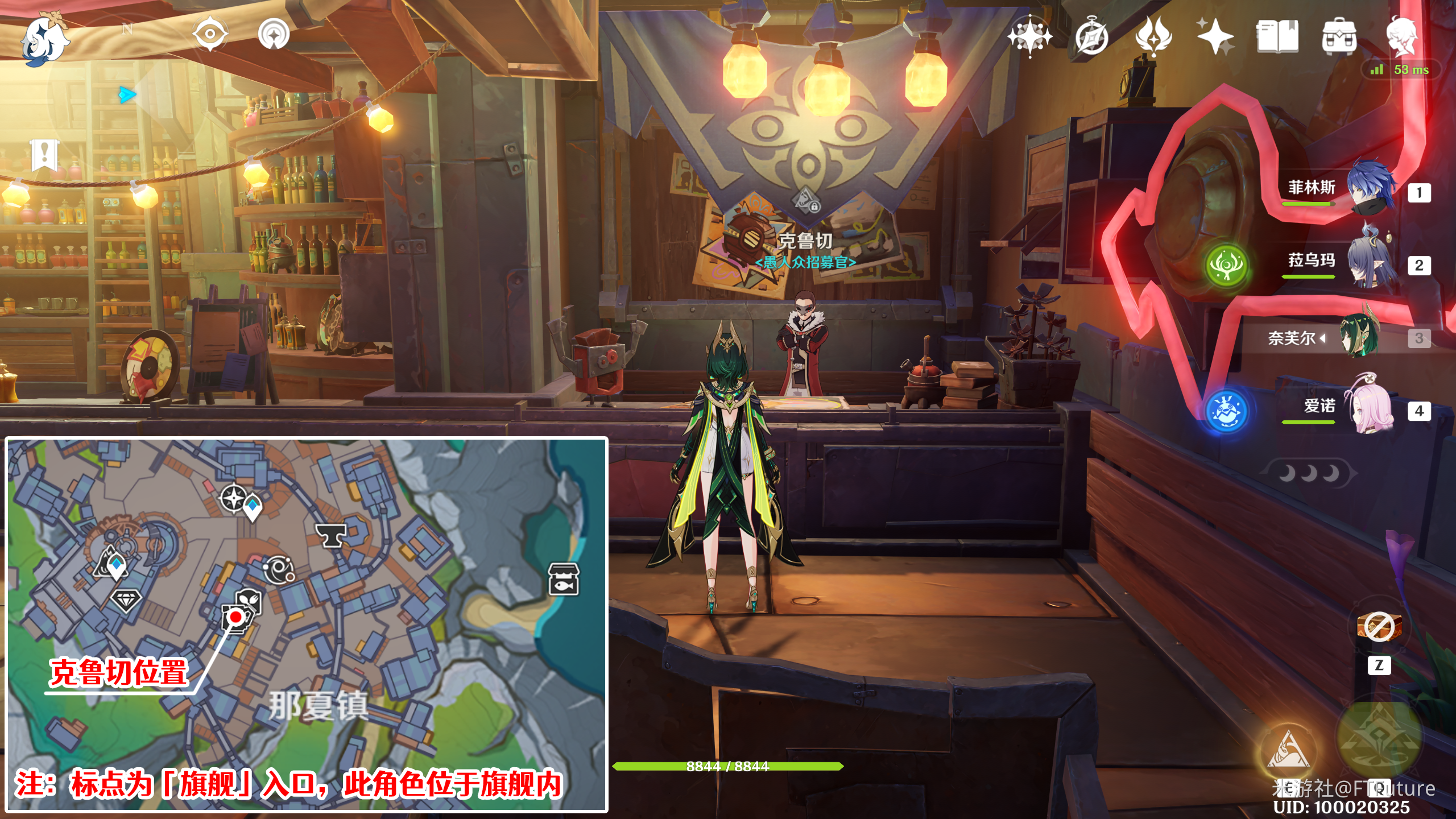Screen dimensions: 1456x819
Task: Open the Paimon menu
Action: [x=44, y=39]
